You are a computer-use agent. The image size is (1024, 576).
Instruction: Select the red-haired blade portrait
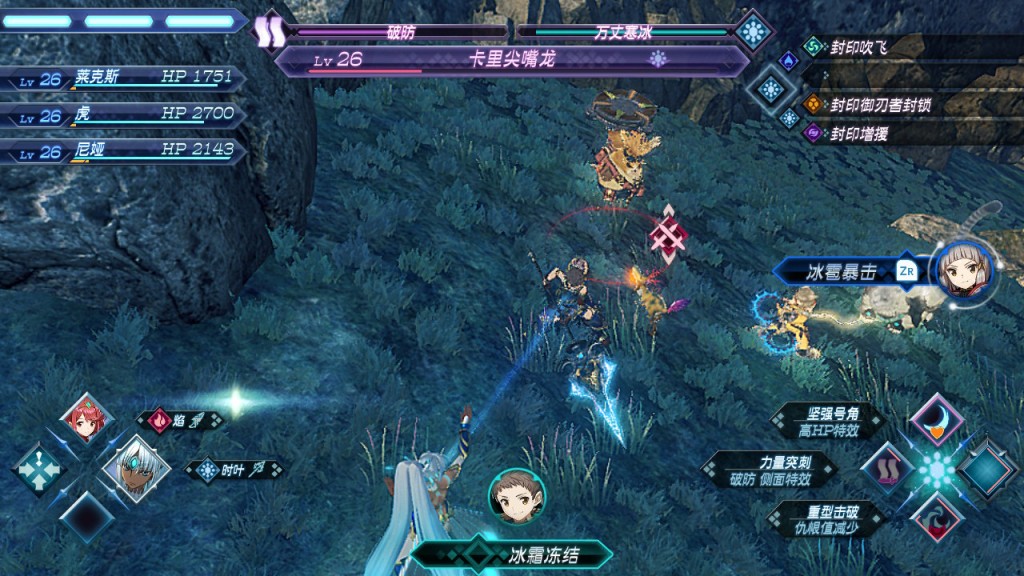[x=82, y=419]
